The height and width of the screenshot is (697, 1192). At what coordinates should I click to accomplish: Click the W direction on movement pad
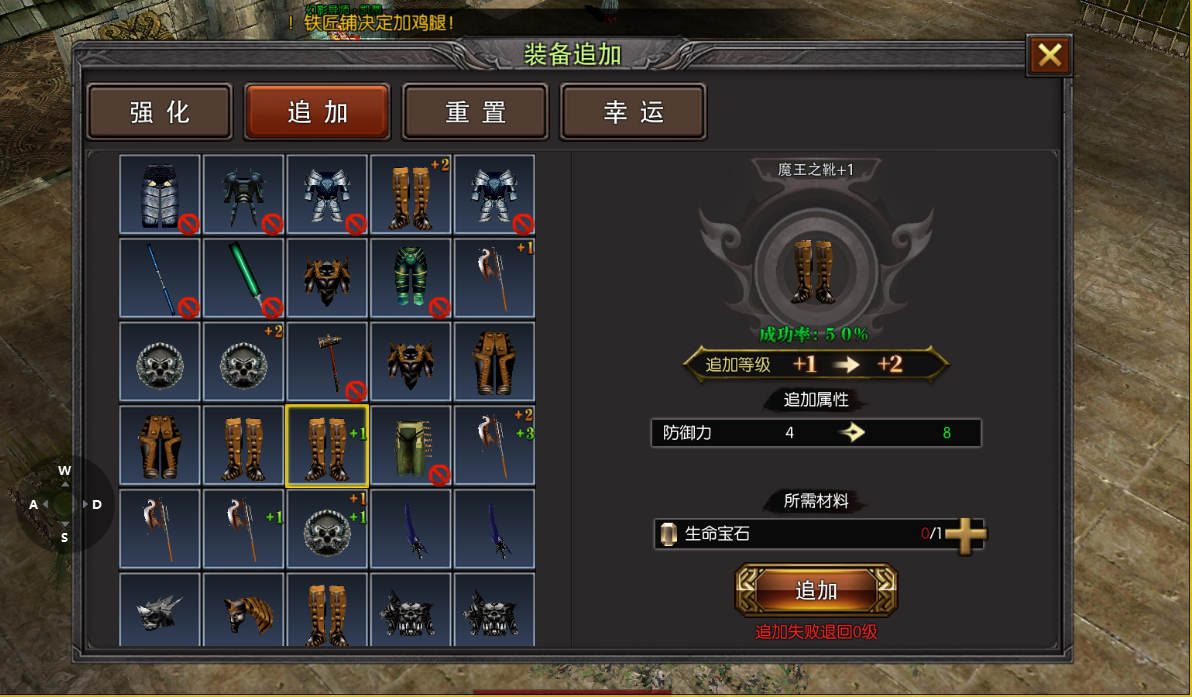[64, 471]
